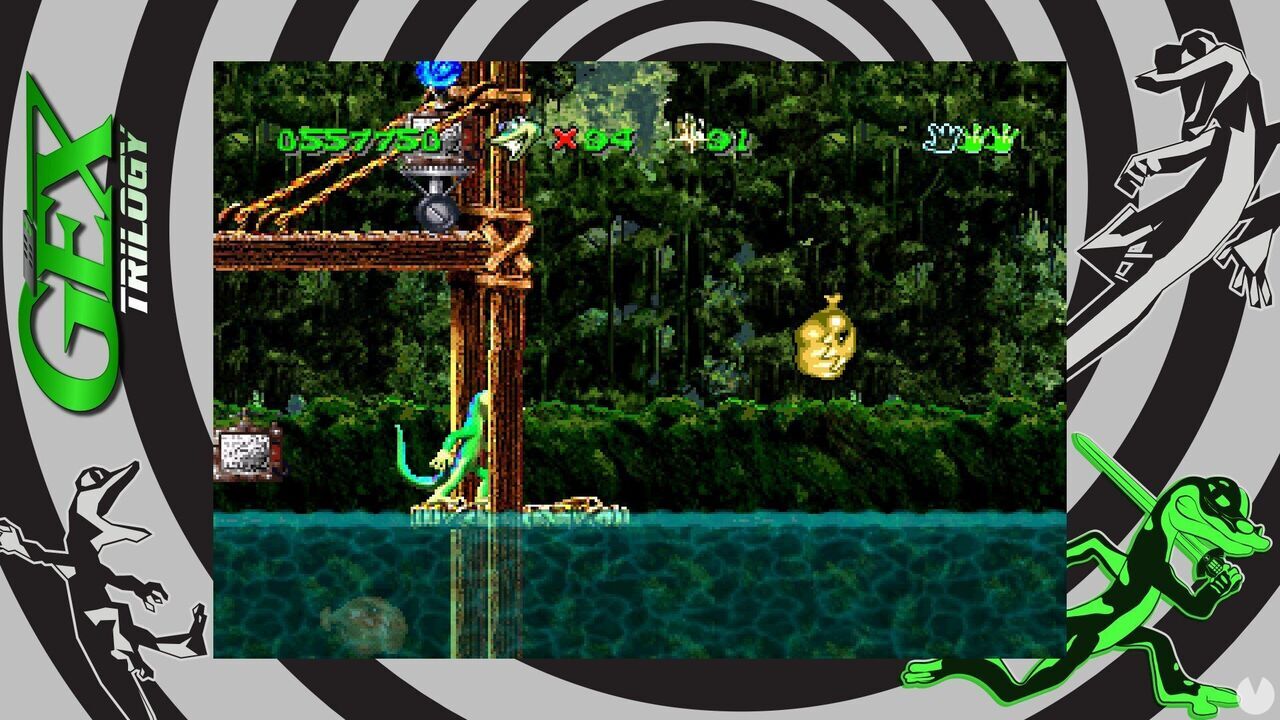Screen dimensions: 1280x720
Task: Expand the wooden crane arm structure
Action: coord(330,190)
